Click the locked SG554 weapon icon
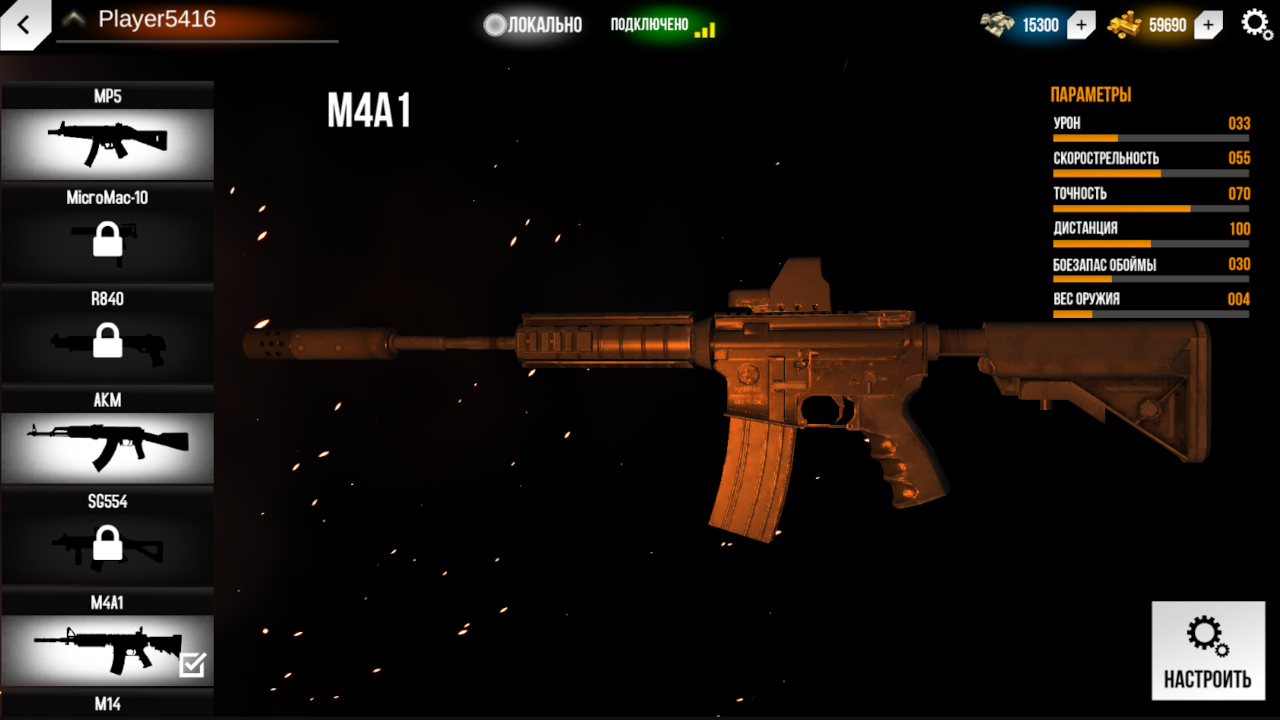 point(107,546)
